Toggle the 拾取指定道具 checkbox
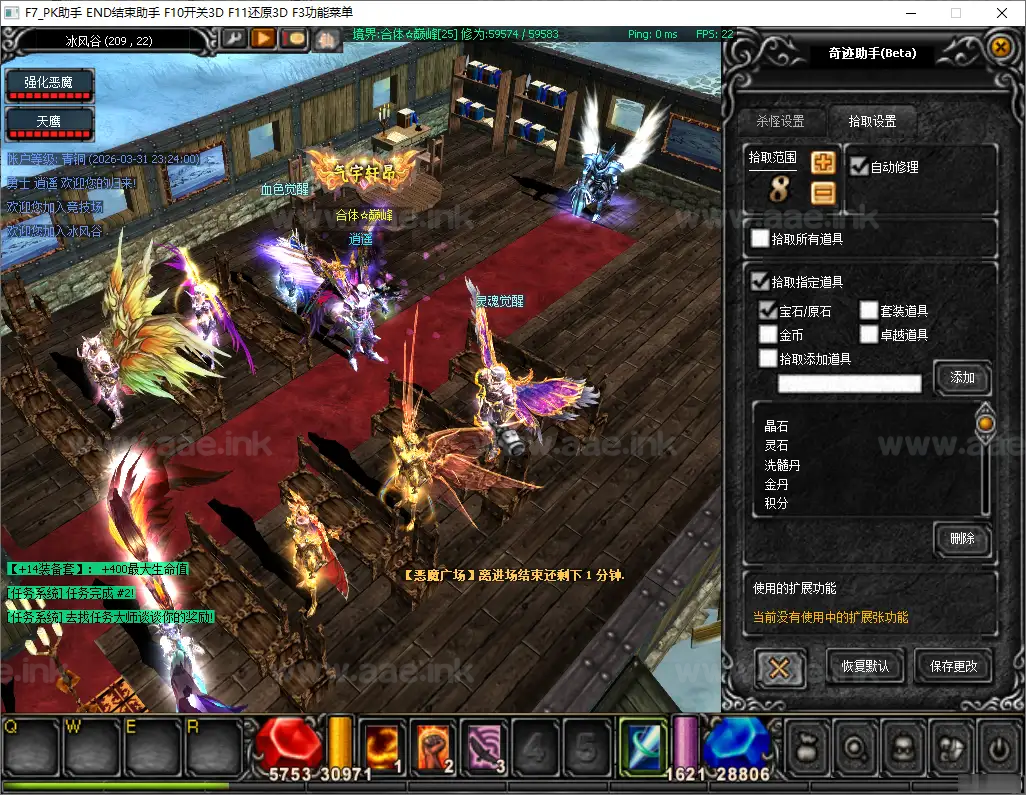This screenshot has width=1026, height=795. point(761,282)
